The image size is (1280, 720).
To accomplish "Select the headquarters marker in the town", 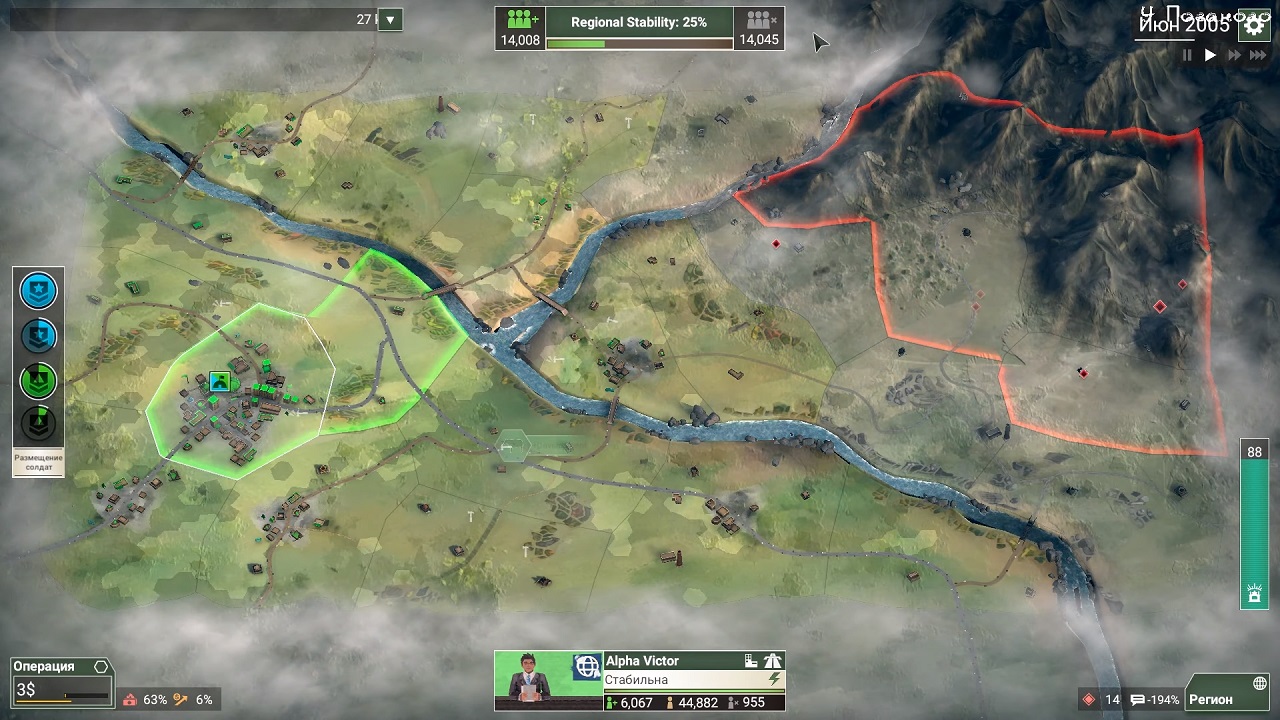I will coord(220,381).
